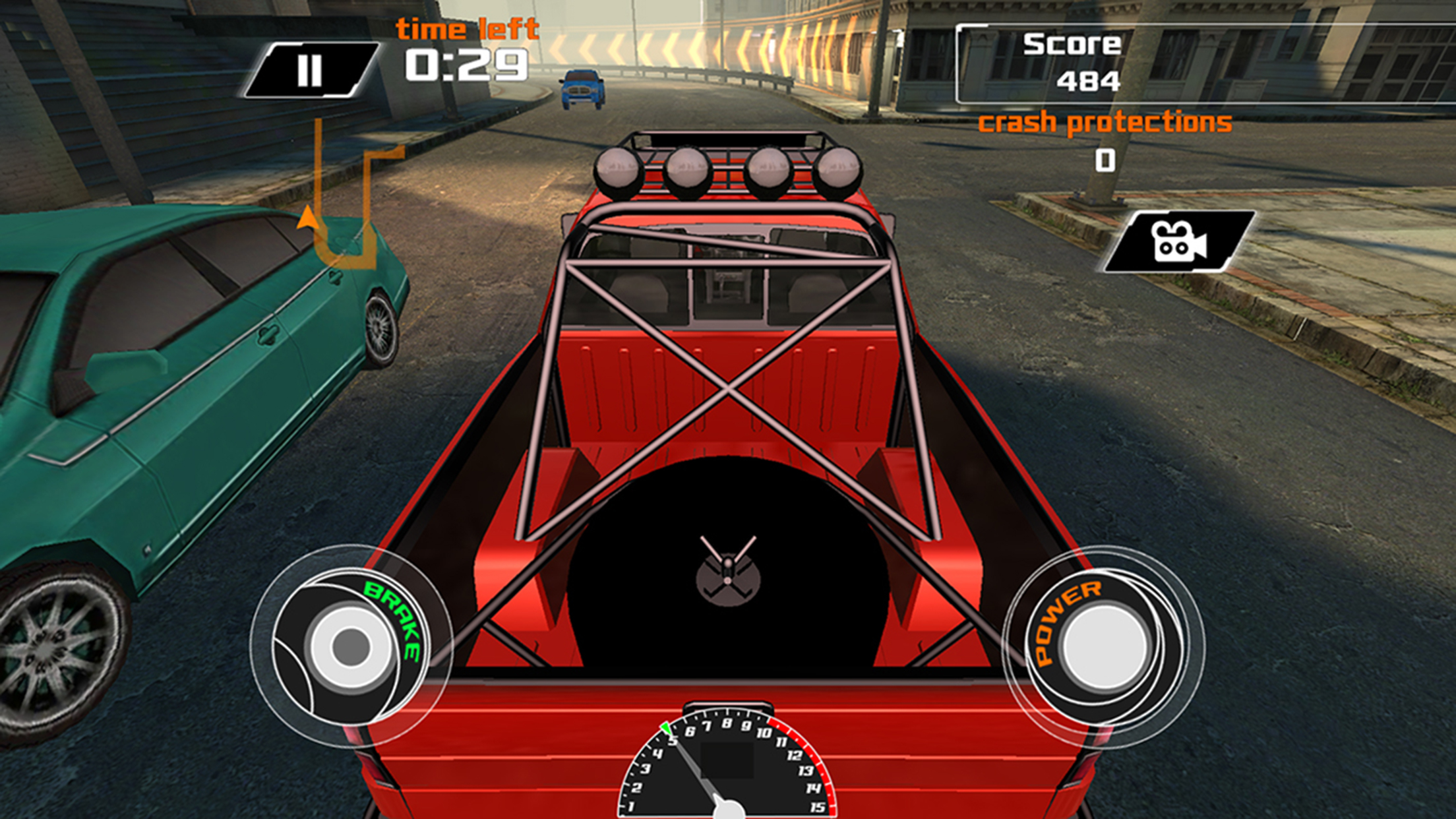Hit the orange POWER accelerator button
1456x819 pixels.
pyautogui.click(x=1103, y=646)
